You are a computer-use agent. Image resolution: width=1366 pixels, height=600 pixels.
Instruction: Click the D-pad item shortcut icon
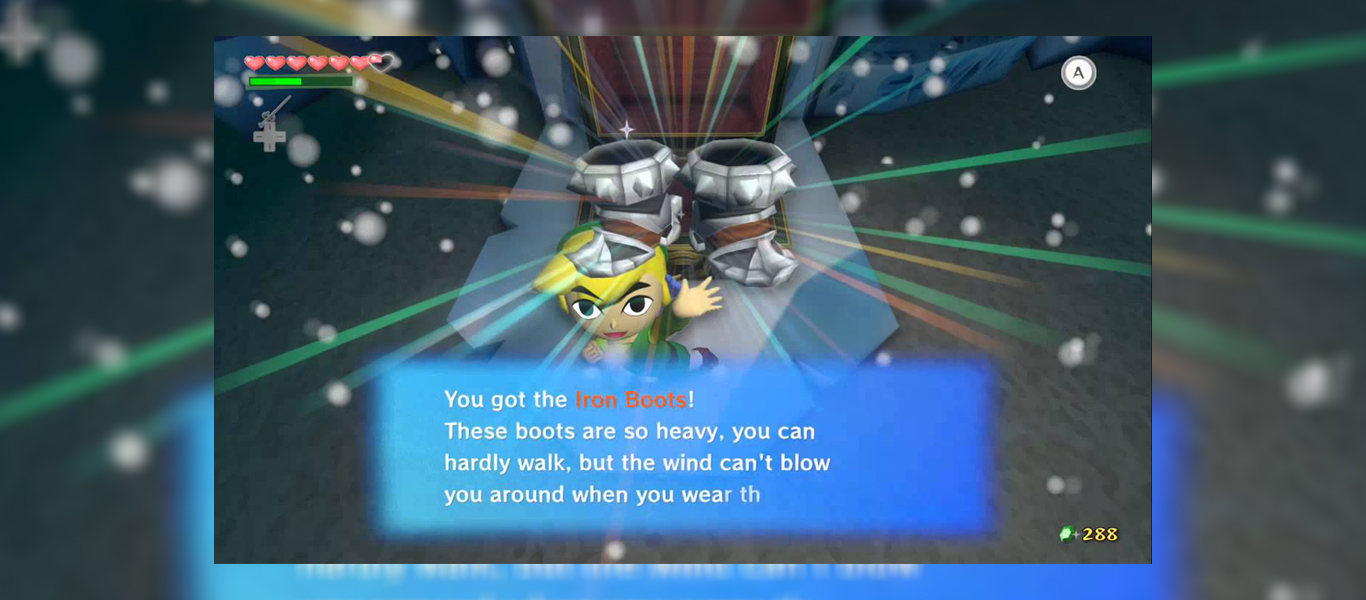pos(269,133)
